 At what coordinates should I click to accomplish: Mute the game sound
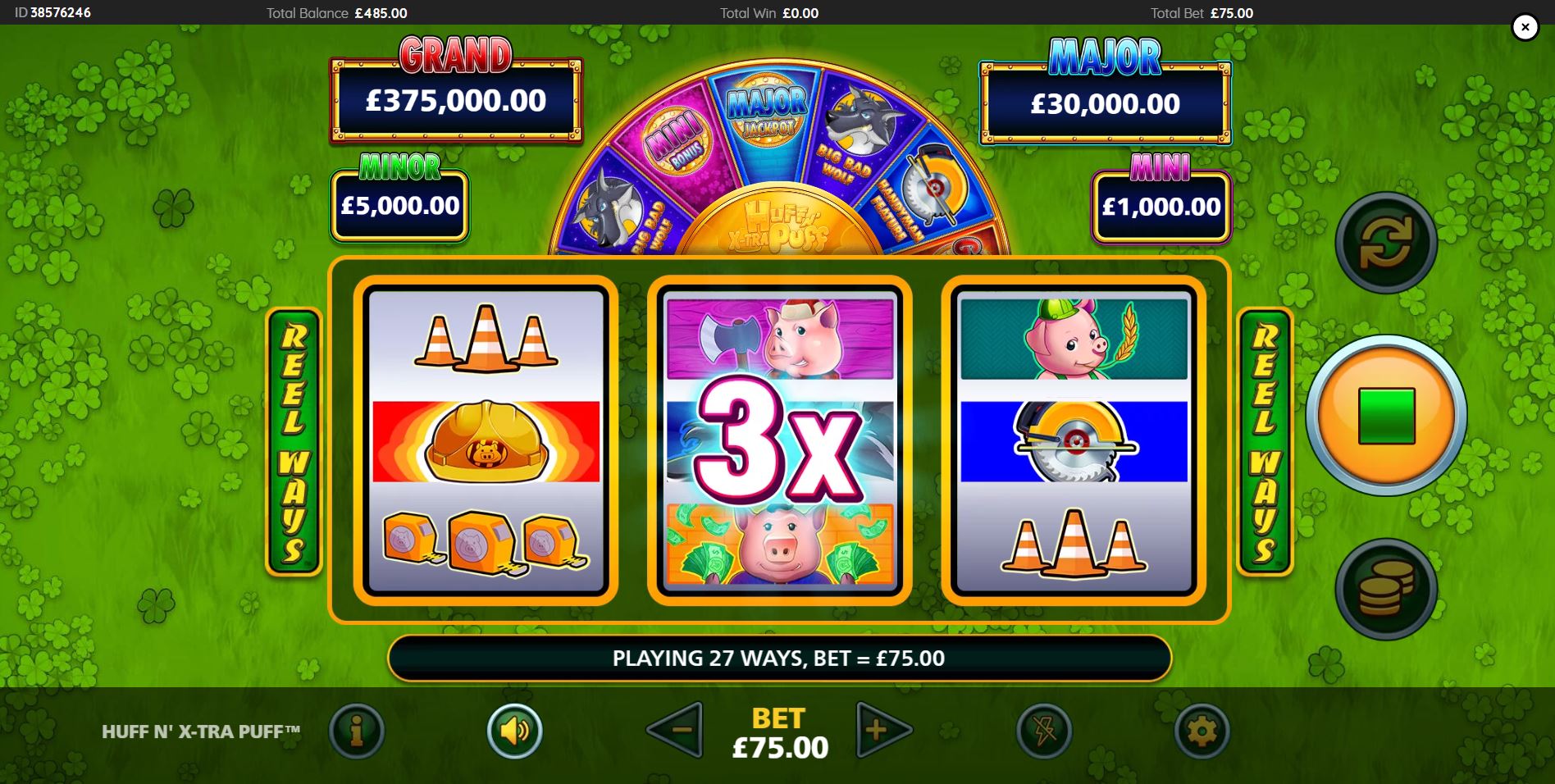[514, 732]
